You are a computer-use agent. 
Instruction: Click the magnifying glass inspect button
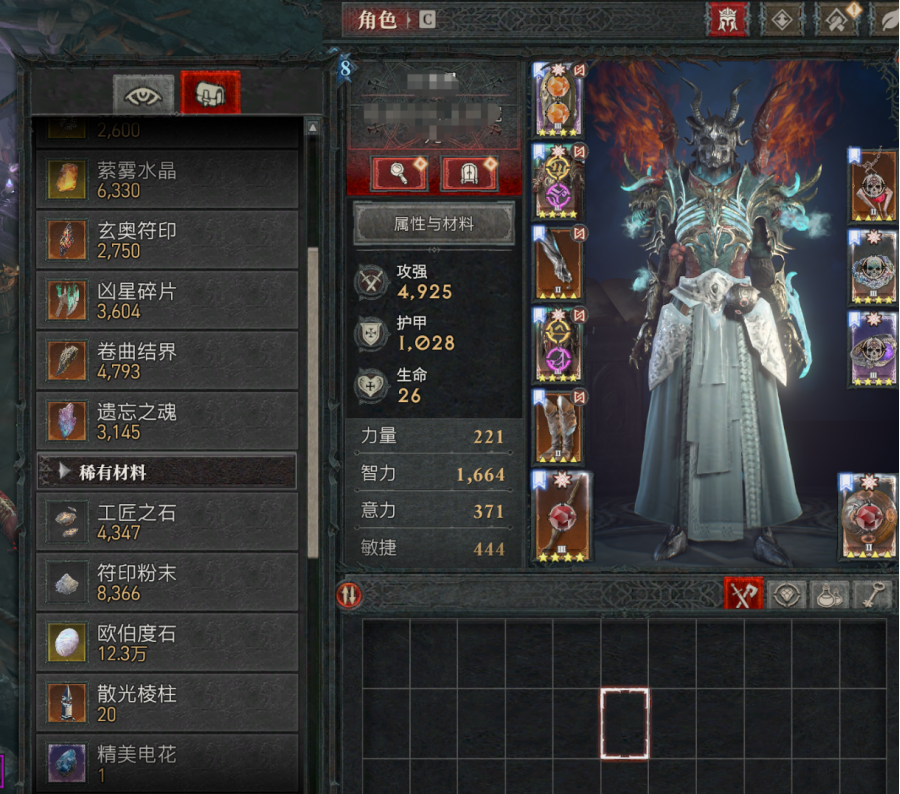click(399, 173)
